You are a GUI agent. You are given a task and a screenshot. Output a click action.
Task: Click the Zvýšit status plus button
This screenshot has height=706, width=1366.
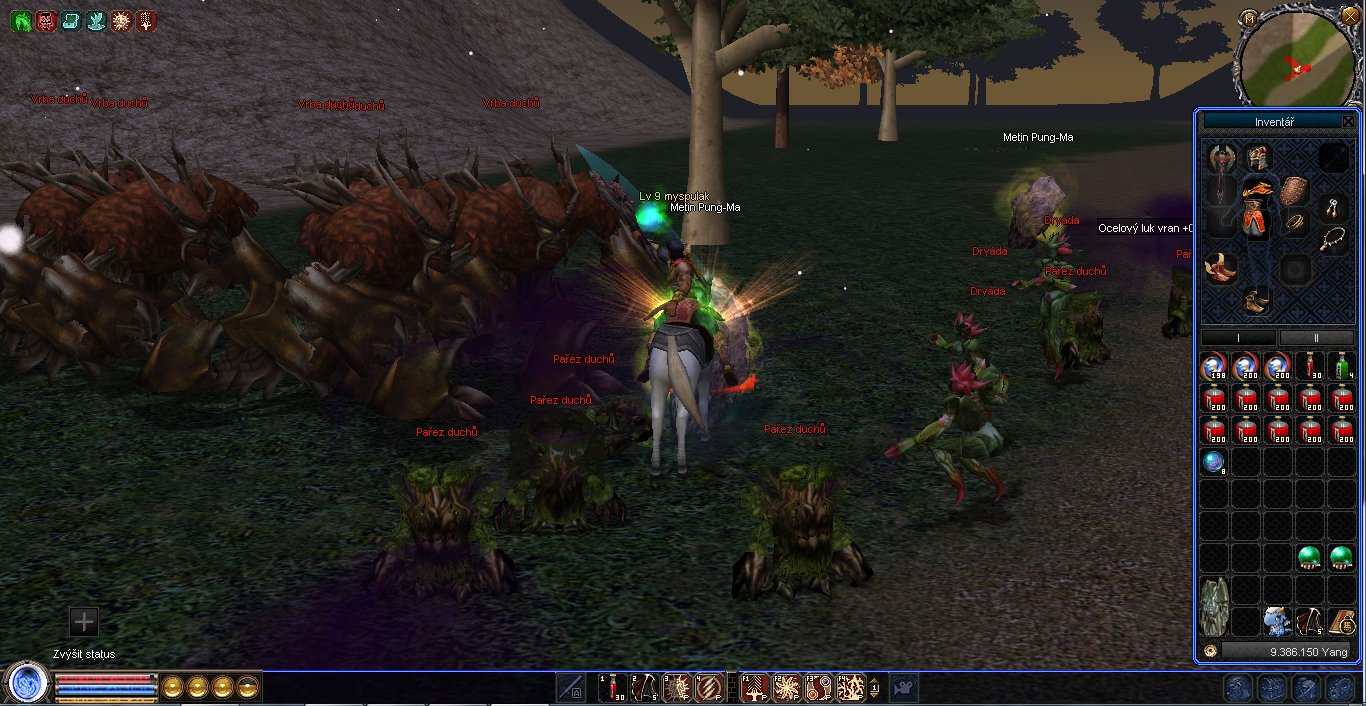(84, 621)
